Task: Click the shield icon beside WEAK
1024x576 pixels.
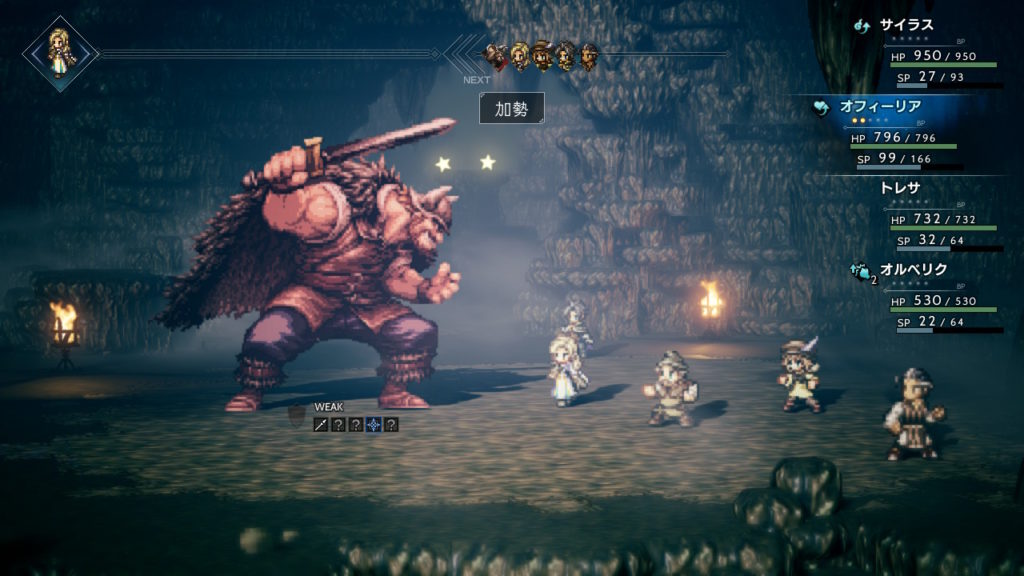Action: click(297, 413)
